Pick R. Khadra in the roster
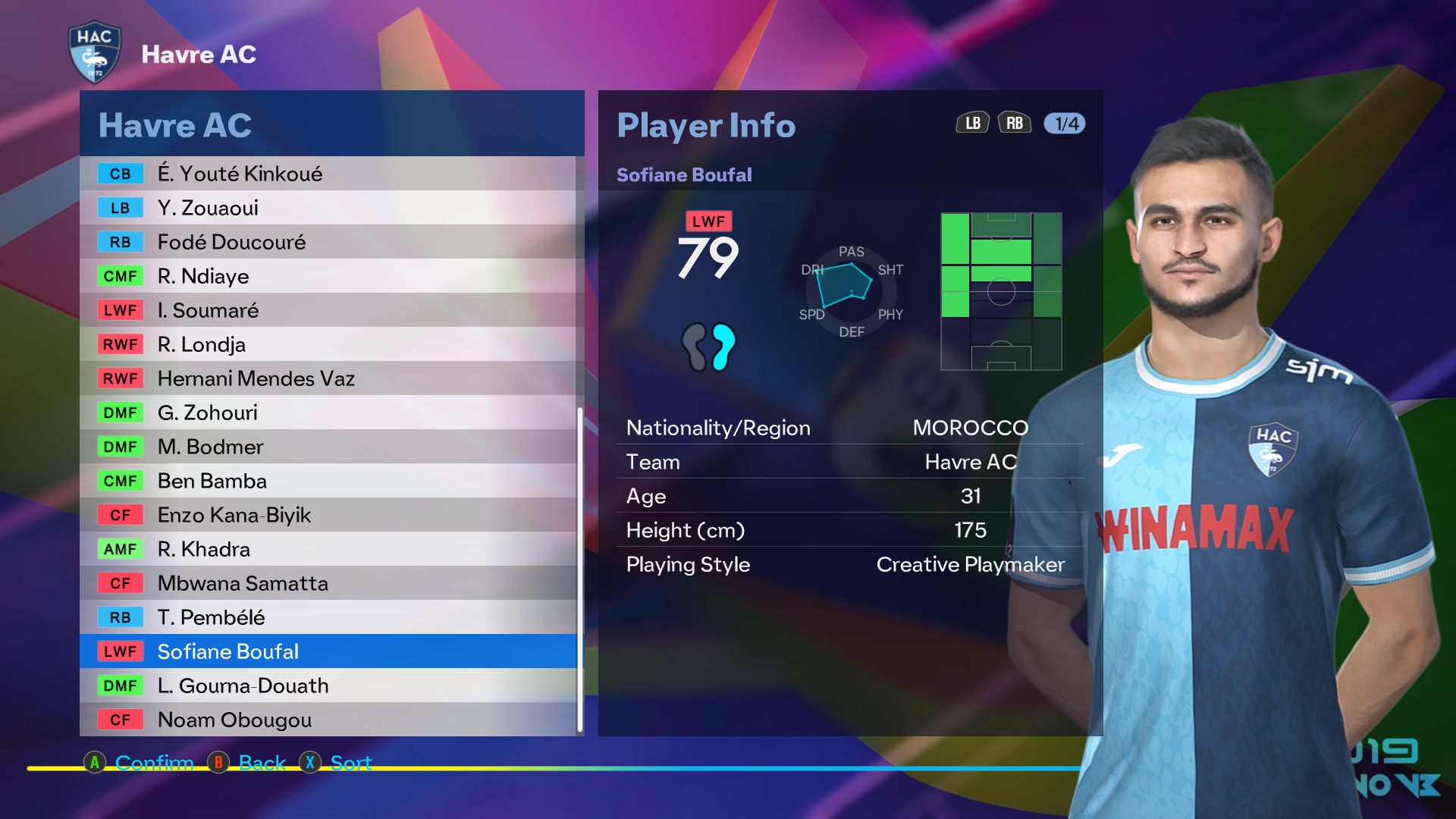This screenshot has width=1456, height=819. 328,549
